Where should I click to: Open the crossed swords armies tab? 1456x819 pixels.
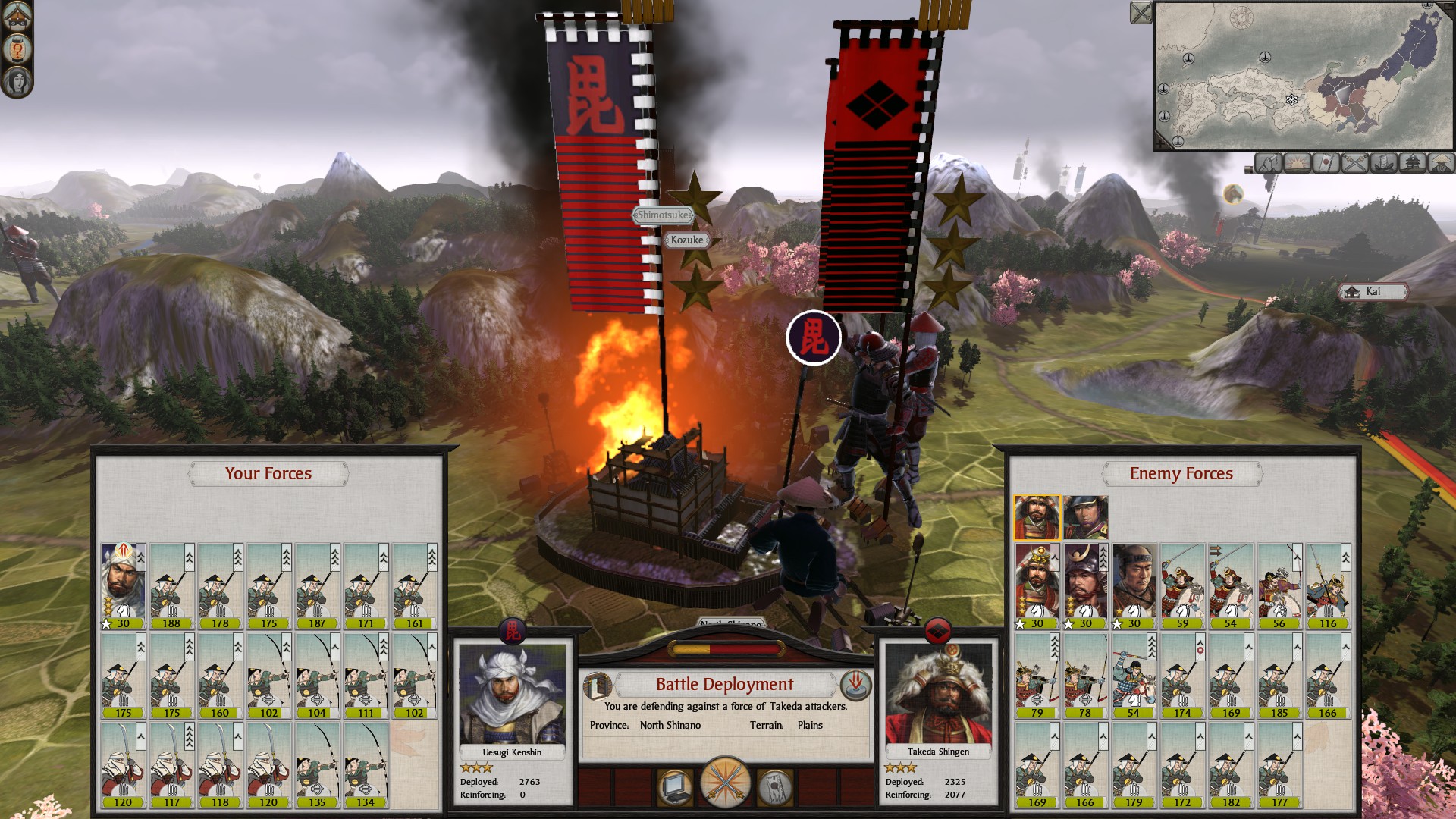point(1354,163)
